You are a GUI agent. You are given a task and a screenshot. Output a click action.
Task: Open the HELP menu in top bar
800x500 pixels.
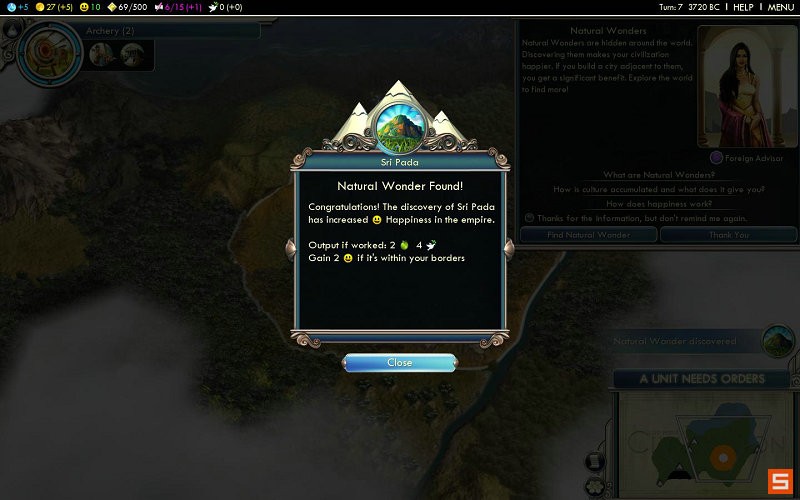coord(743,7)
